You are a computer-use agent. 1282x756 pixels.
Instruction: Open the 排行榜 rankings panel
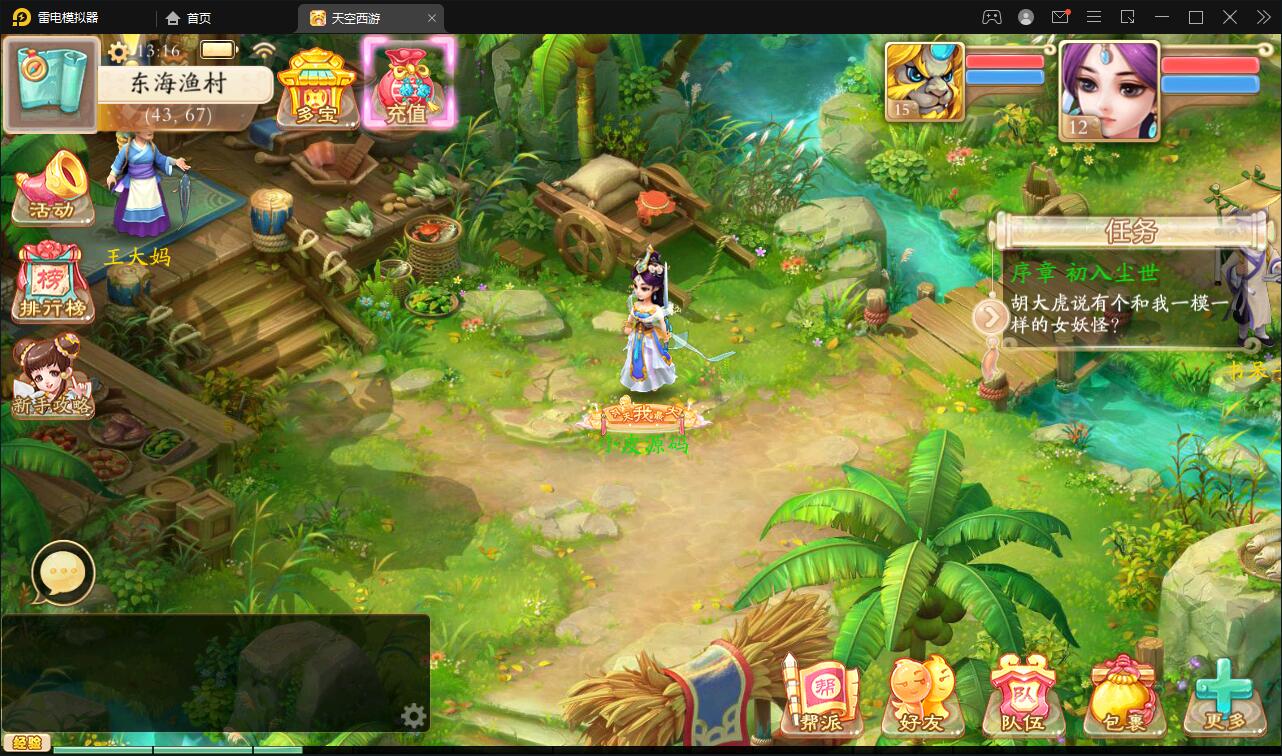[52, 285]
